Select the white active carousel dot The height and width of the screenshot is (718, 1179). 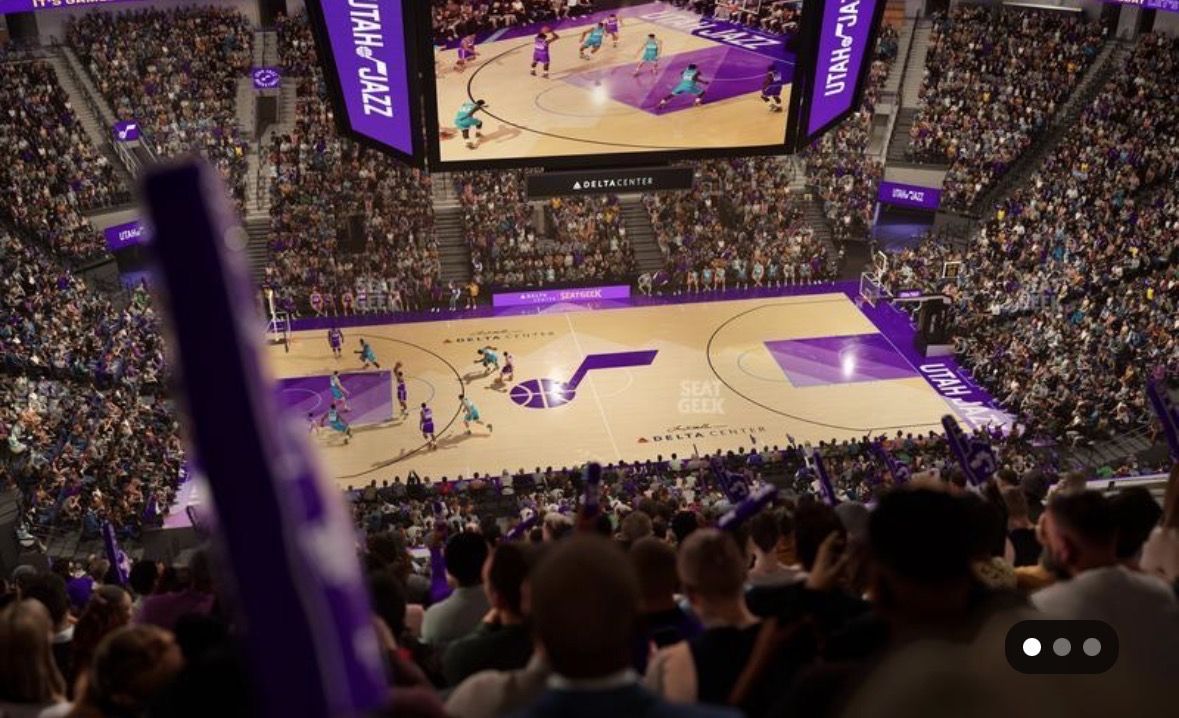[x=1032, y=647]
